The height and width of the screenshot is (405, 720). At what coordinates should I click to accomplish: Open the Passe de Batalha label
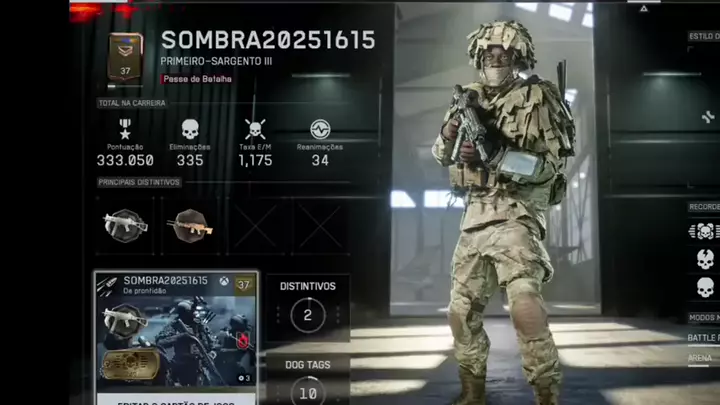point(197,78)
